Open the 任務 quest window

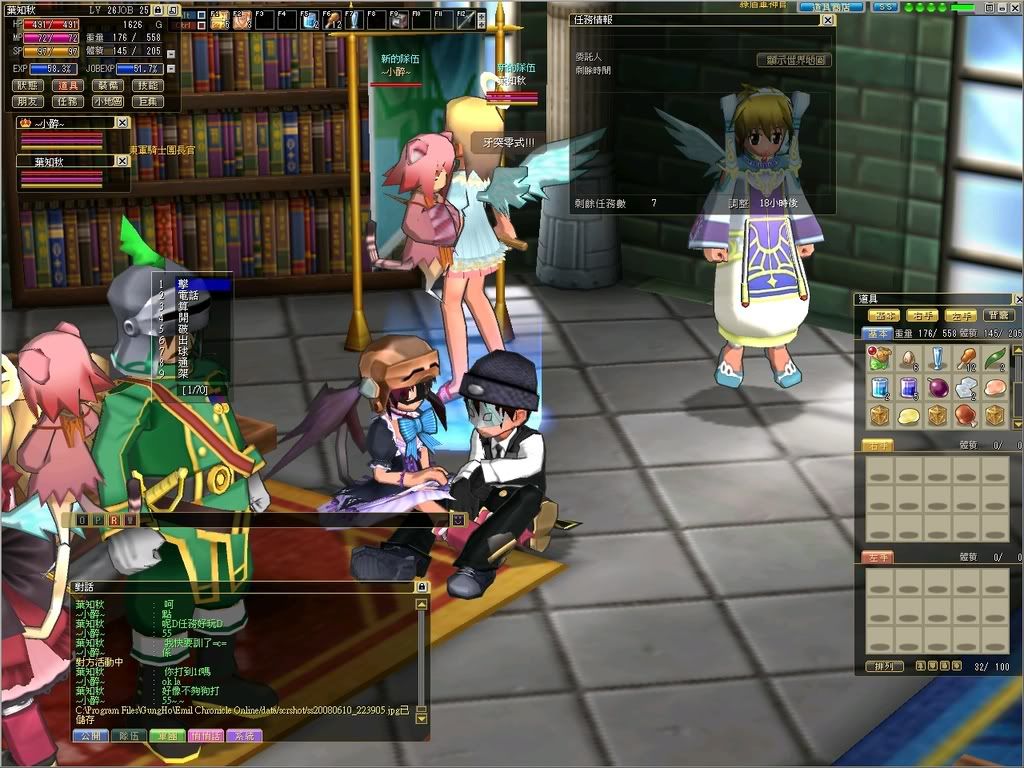point(67,101)
